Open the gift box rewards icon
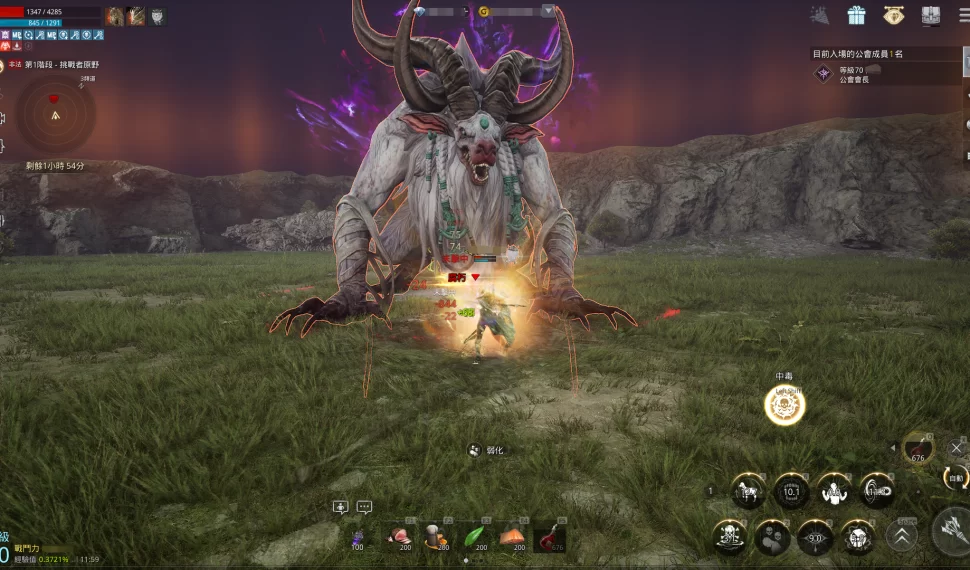970x570 pixels. (856, 15)
